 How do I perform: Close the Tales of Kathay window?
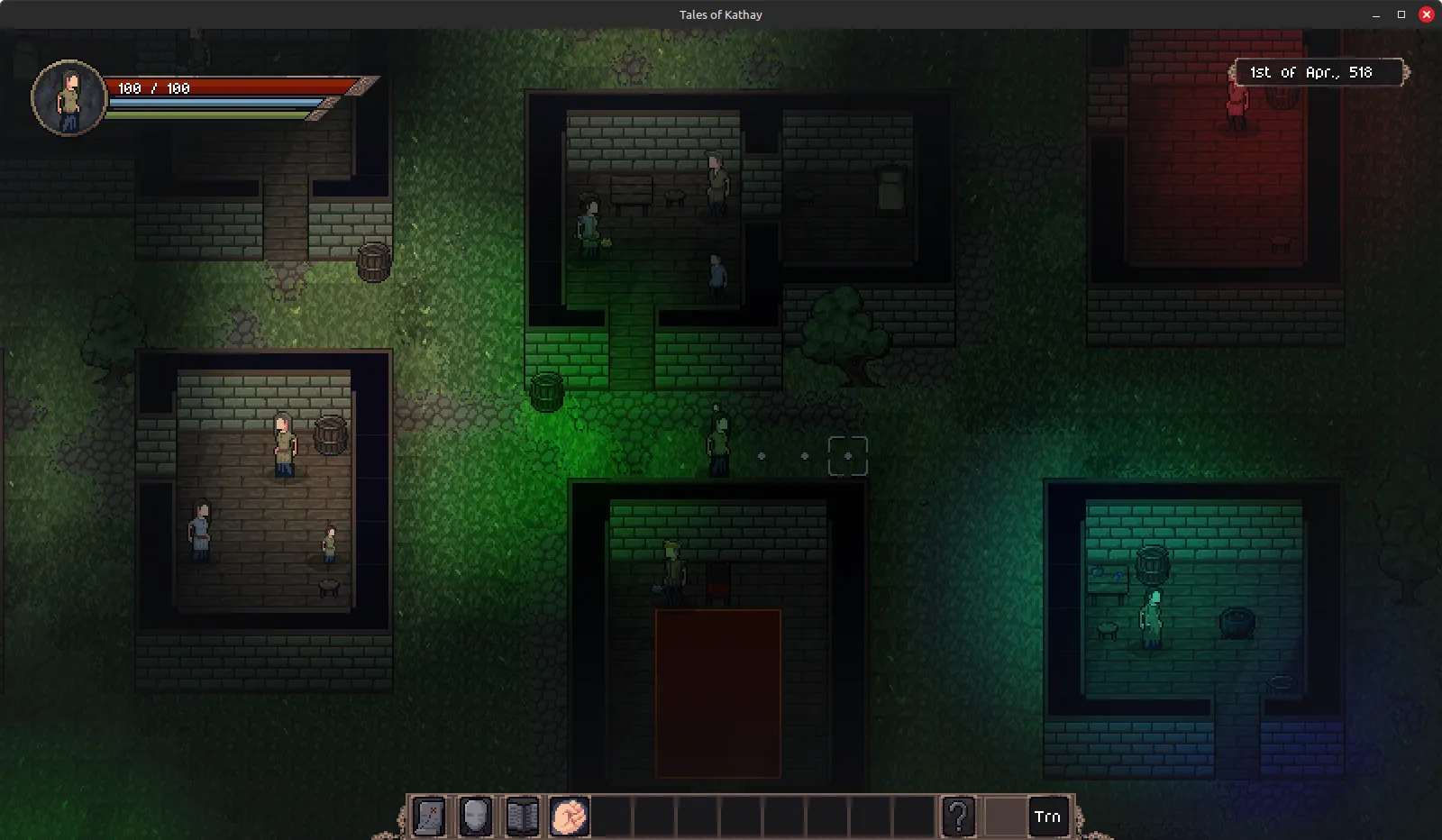1427,14
